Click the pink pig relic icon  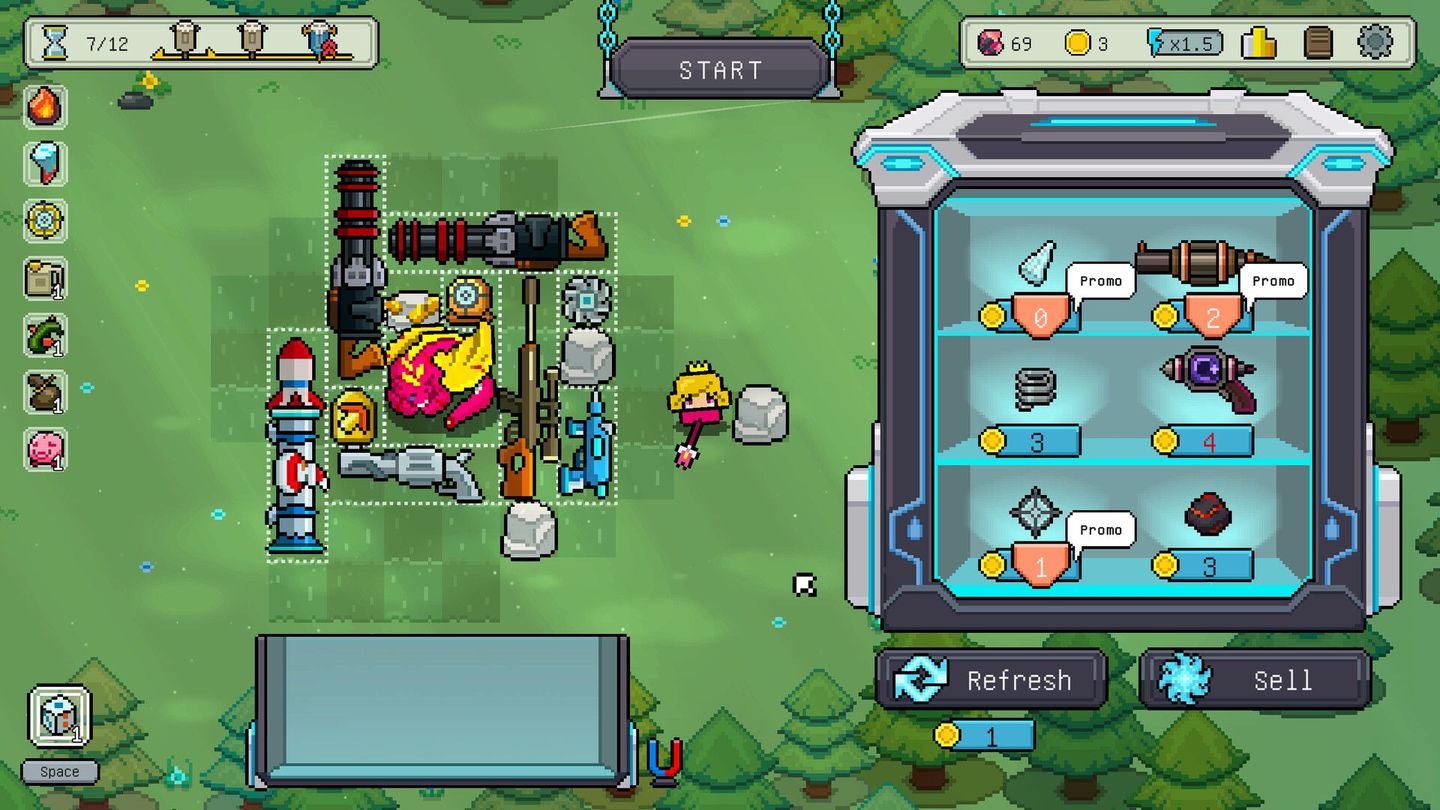coord(45,448)
